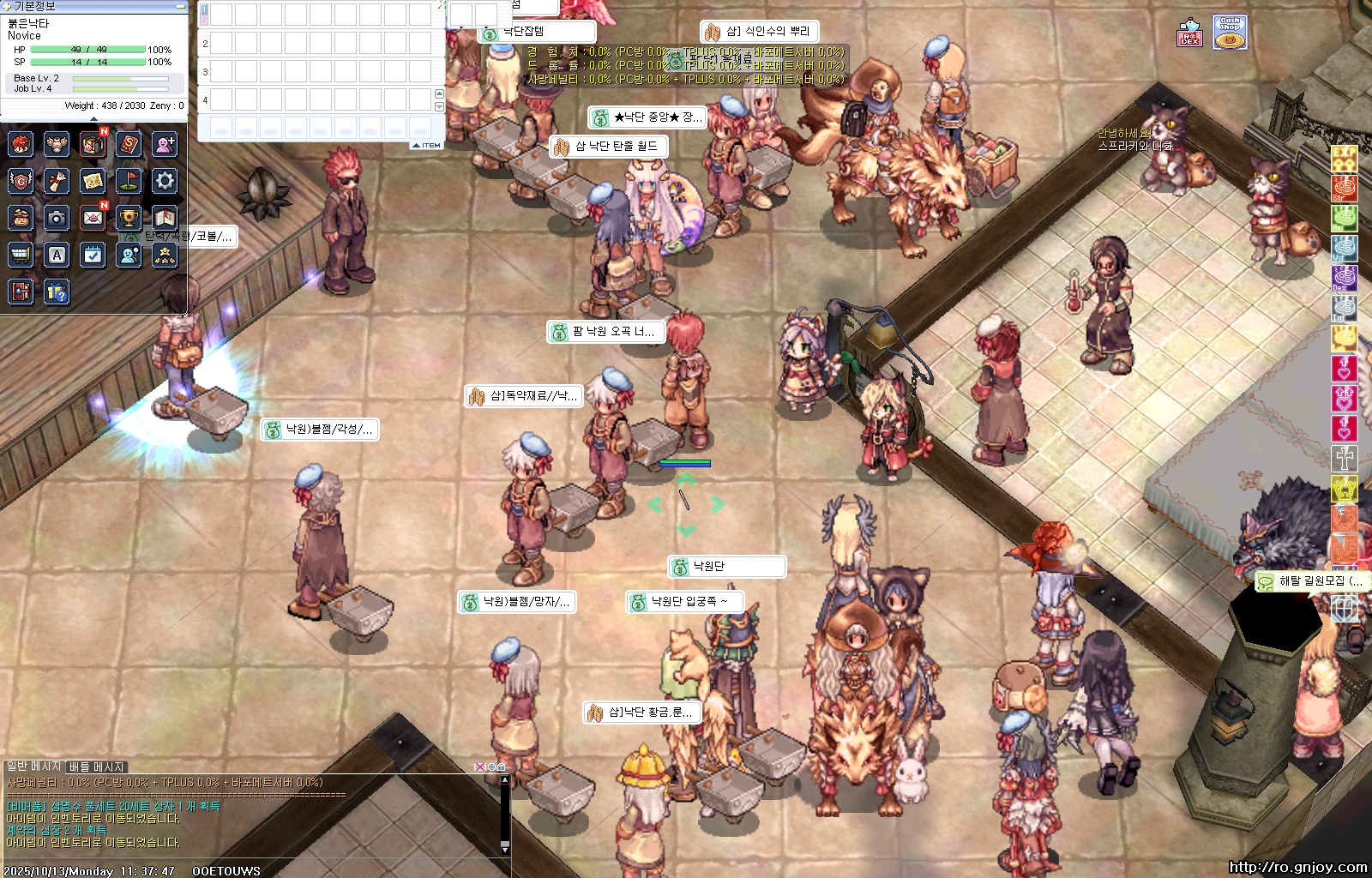Open the party icon with the pink figure
The width and height of the screenshot is (1372, 878).
pyautogui.click(x=165, y=144)
